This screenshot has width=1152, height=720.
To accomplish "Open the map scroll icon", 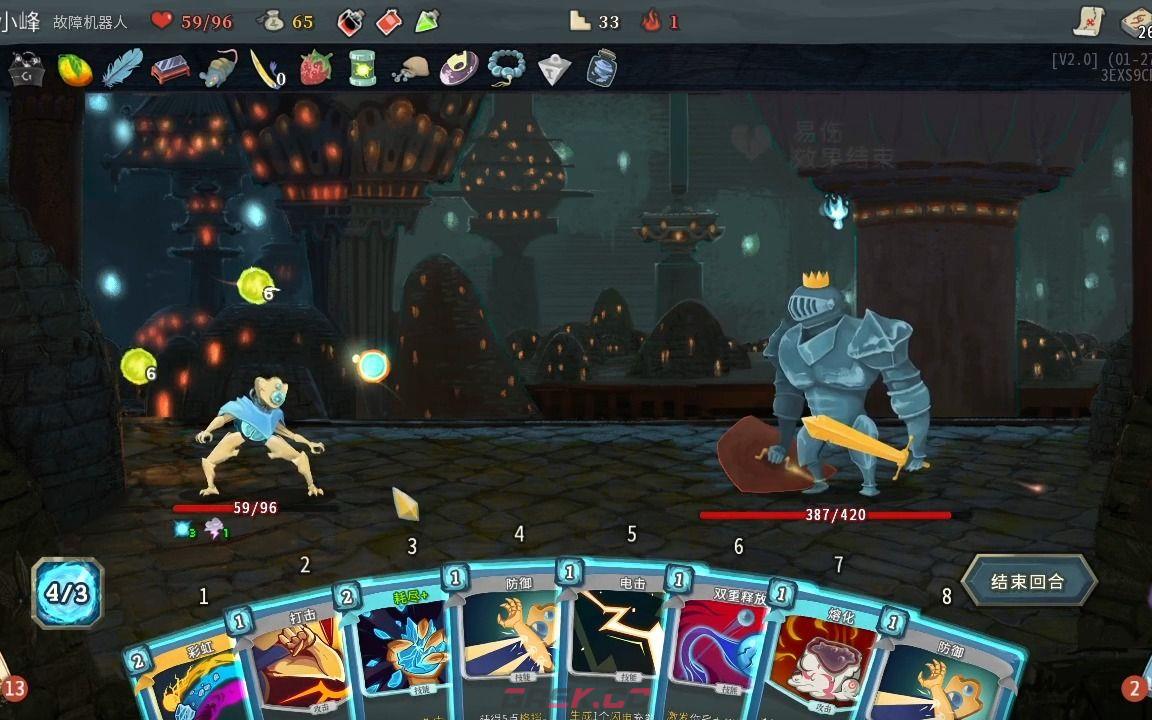I will [1089, 21].
